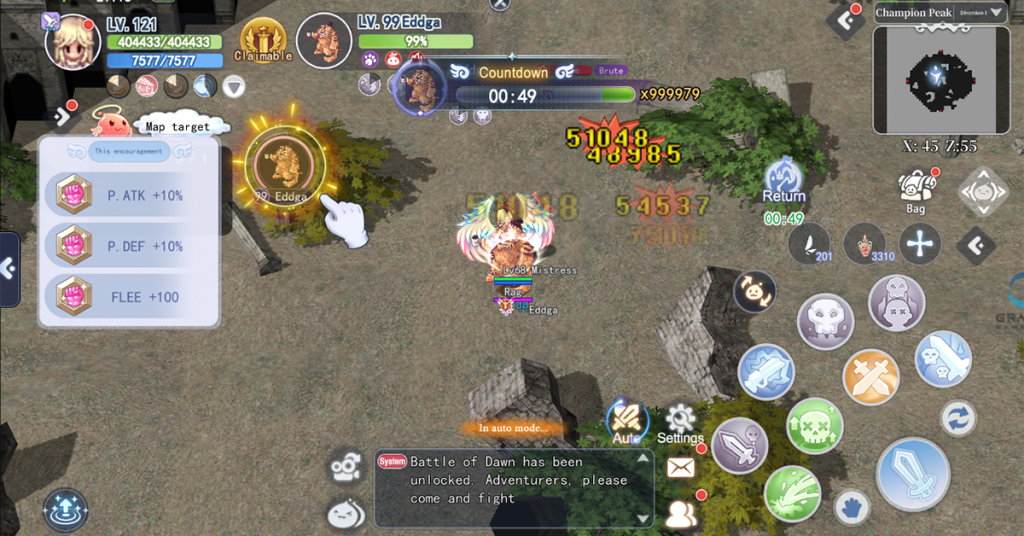Open the player character portrait
Image resolution: width=1024 pixels, height=536 pixels.
pos(74,43)
